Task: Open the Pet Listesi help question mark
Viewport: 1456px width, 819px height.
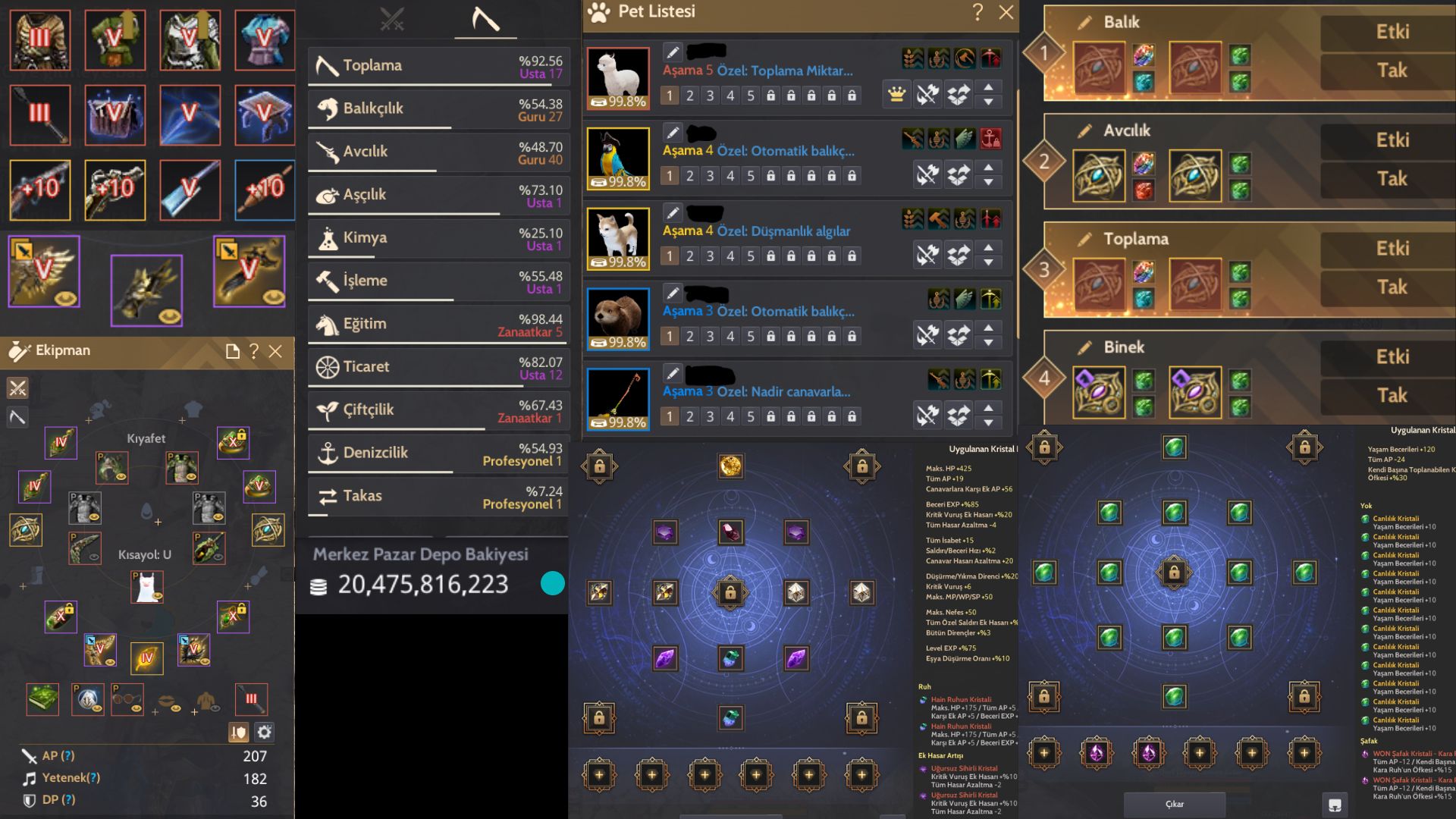Action: click(x=977, y=12)
